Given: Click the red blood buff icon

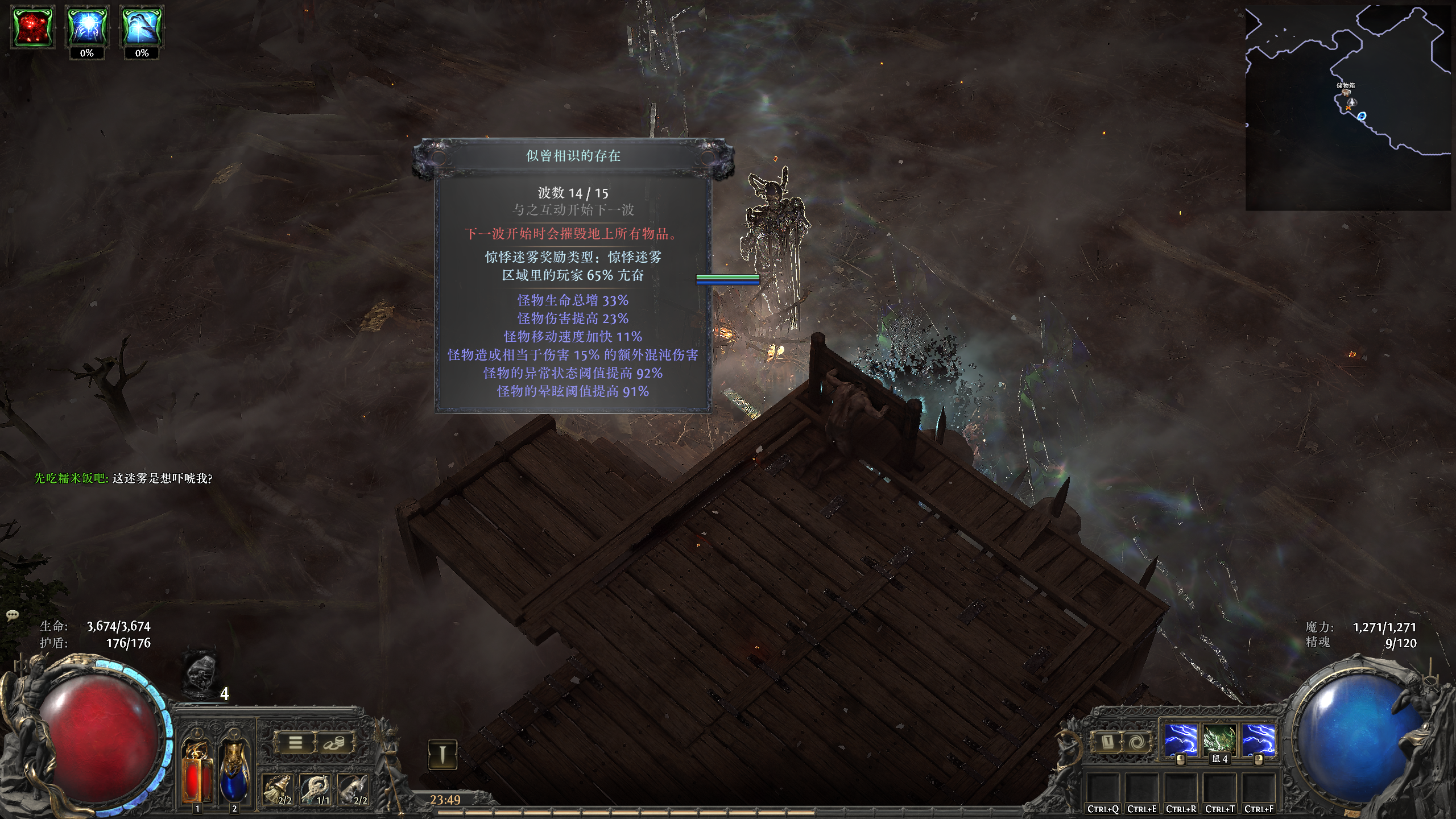Looking at the screenshot, I should coord(33,27).
